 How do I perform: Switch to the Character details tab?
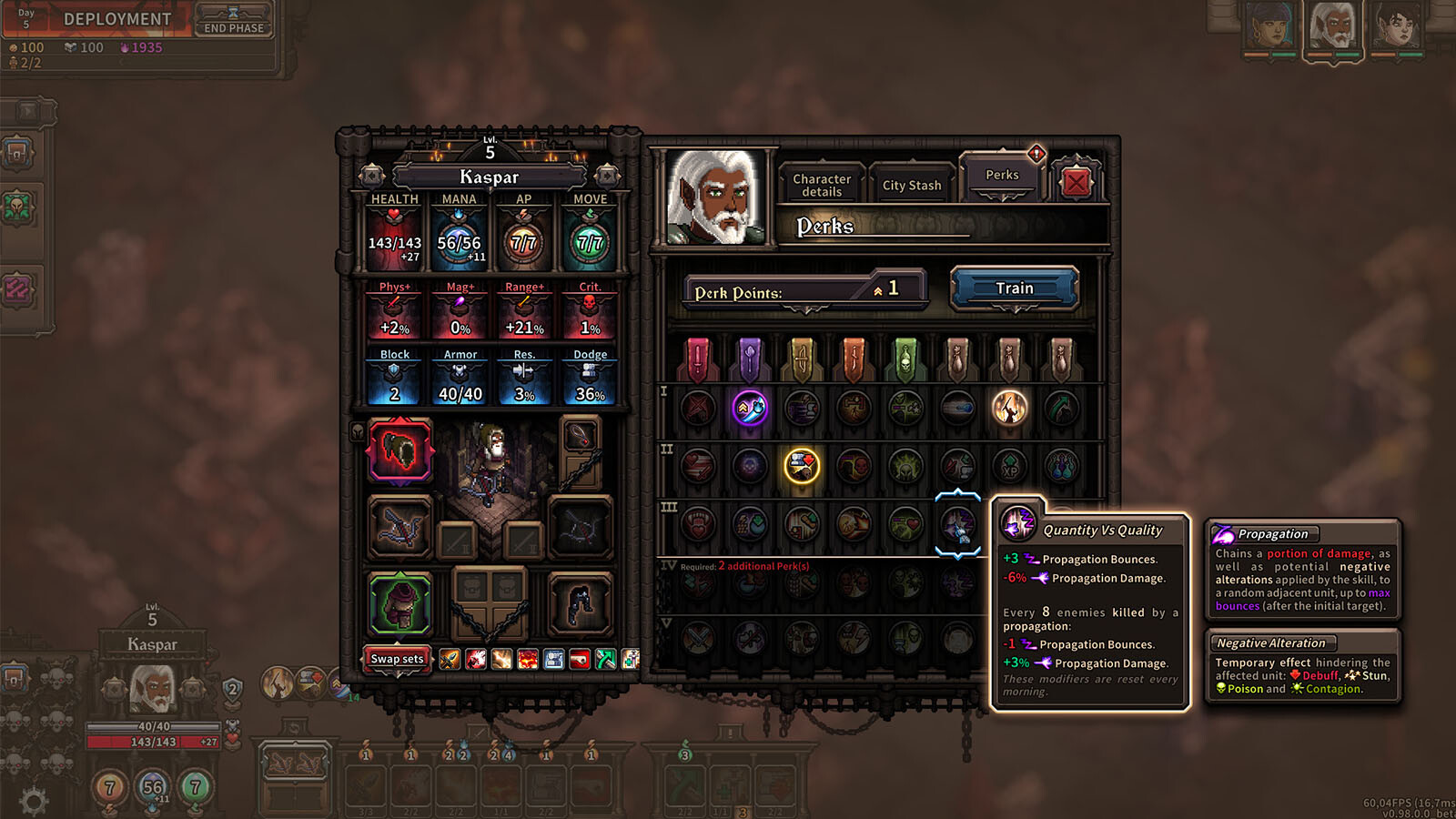click(x=822, y=186)
